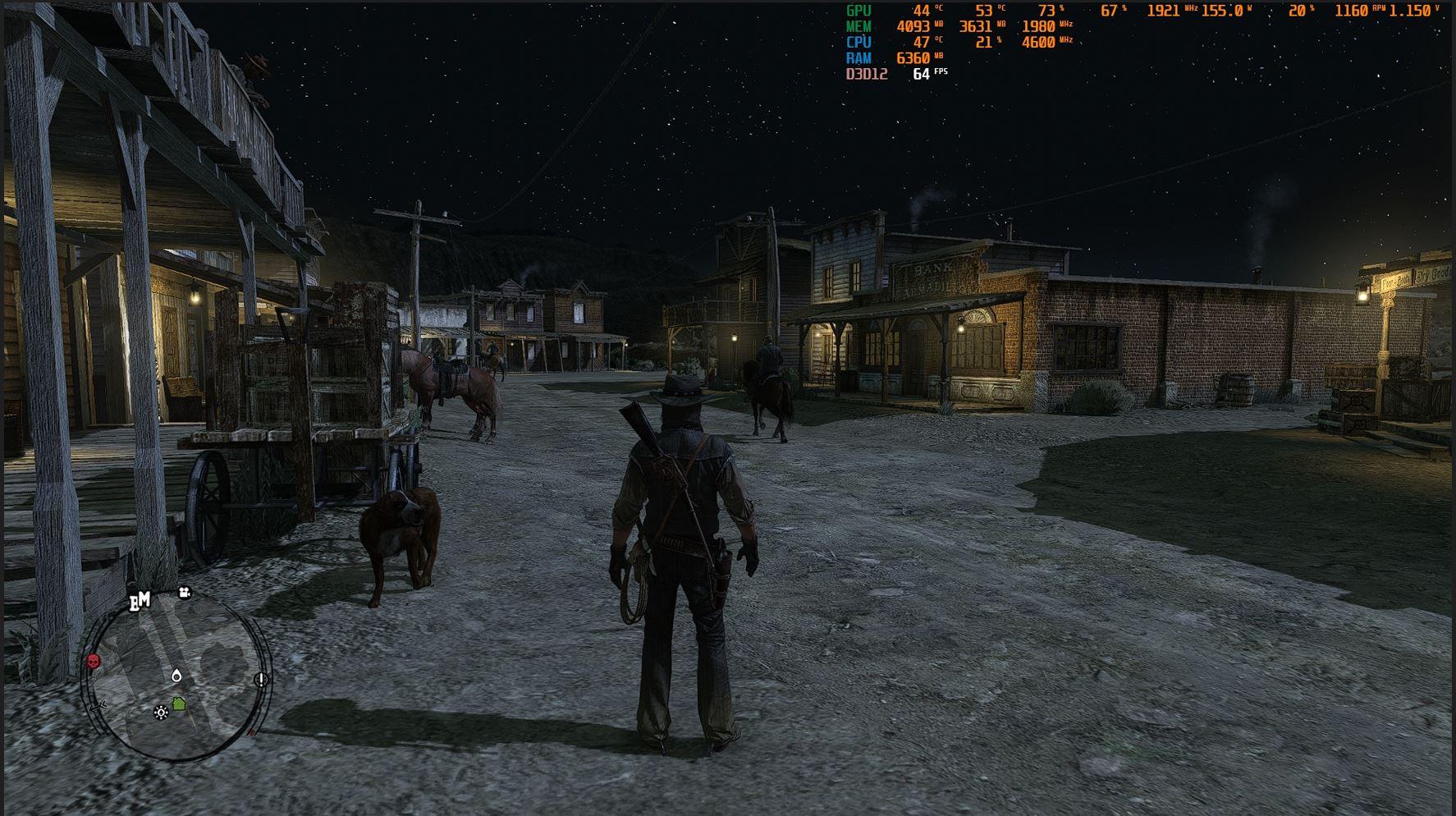
Task: Click the movie camera marker on minimap
Action: point(185,592)
